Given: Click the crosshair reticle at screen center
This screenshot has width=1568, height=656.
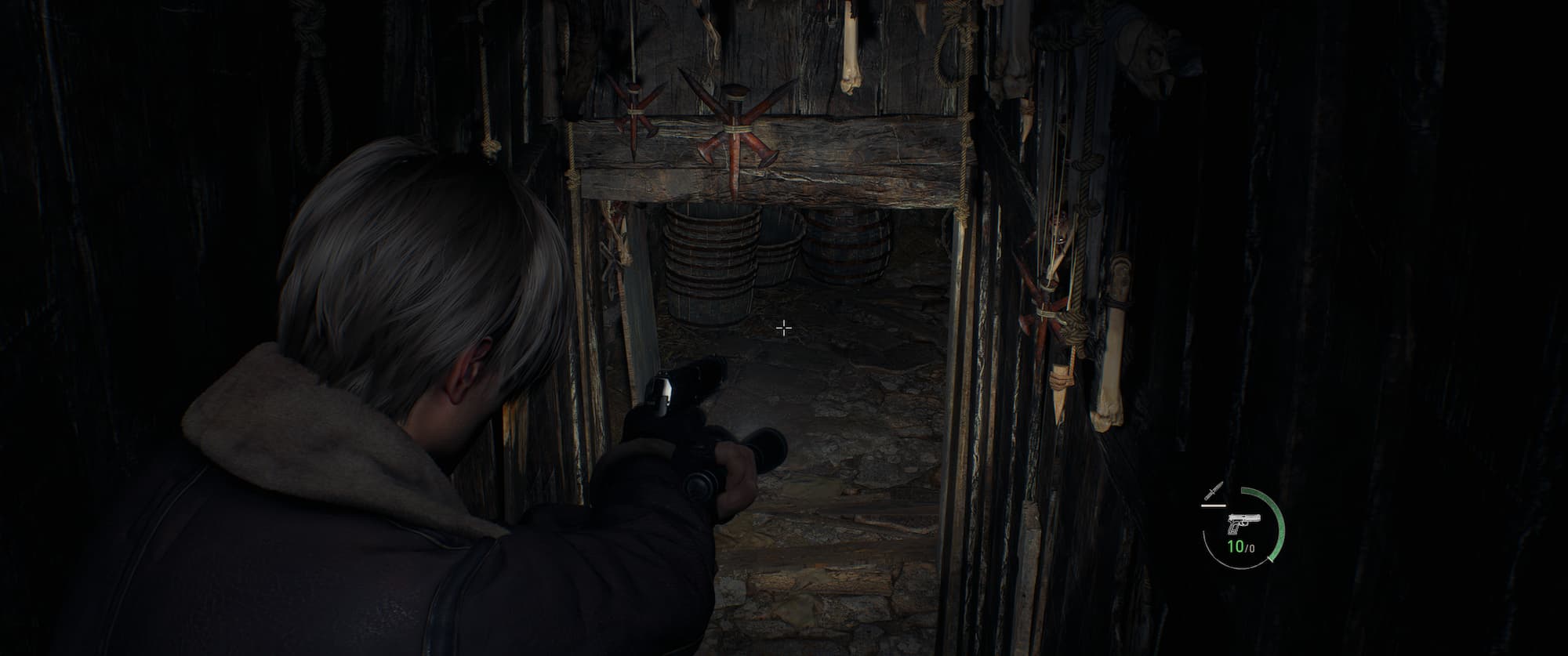Looking at the screenshot, I should pyautogui.click(x=783, y=327).
